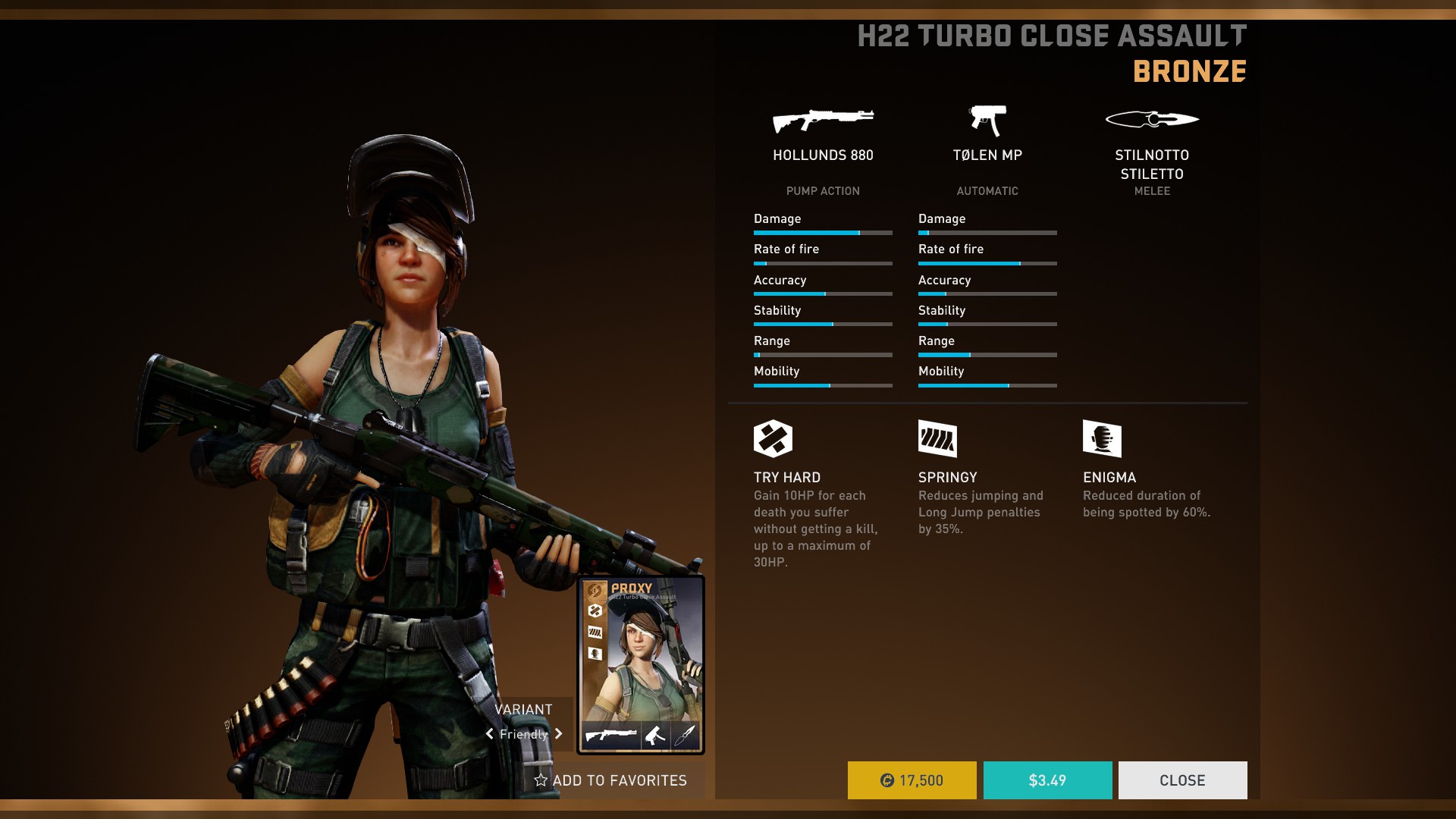The image size is (1456, 819).
Task: Select the Proxy loadout card thumbnail
Action: click(641, 664)
